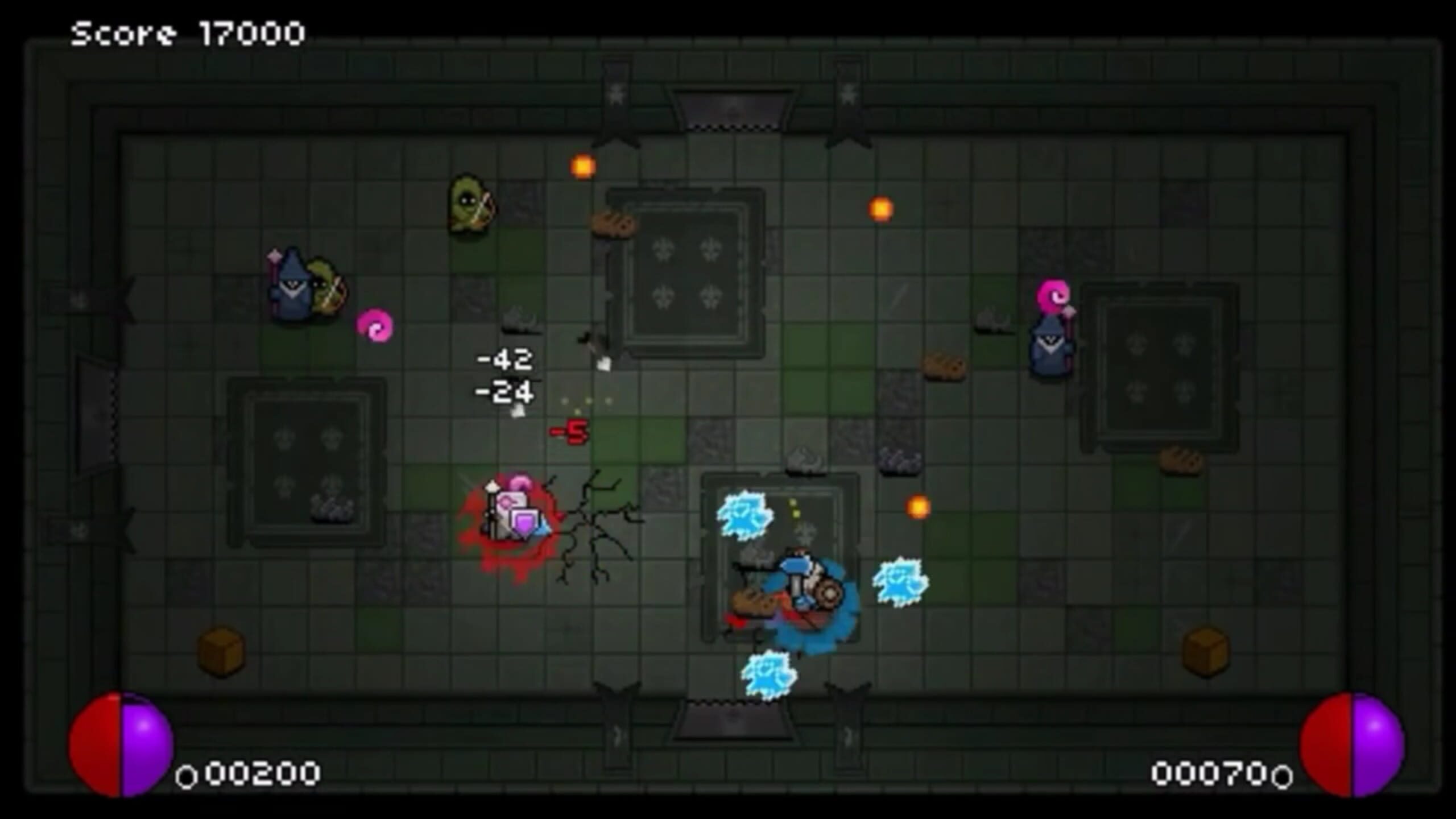The height and width of the screenshot is (819, 1456).
Task: Open the door at the top of the room
Action: point(728,108)
